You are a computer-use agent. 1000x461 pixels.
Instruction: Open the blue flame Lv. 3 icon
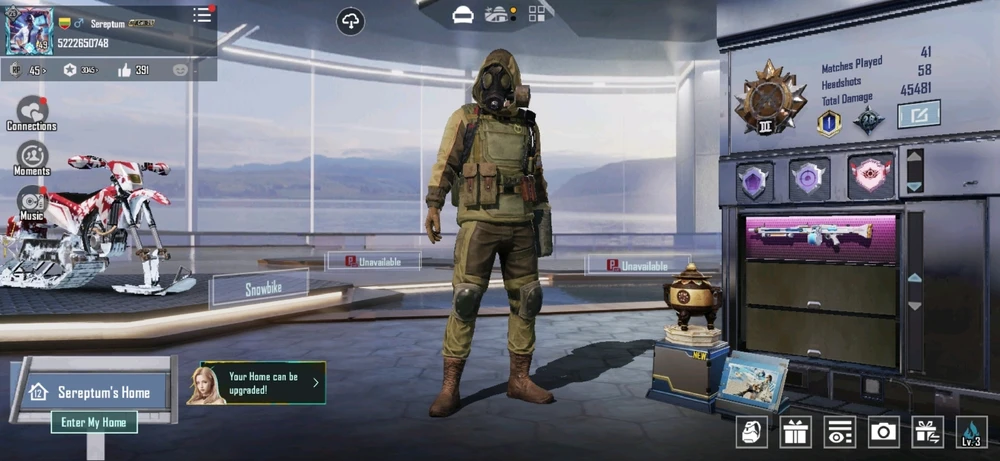click(x=971, y=431)
